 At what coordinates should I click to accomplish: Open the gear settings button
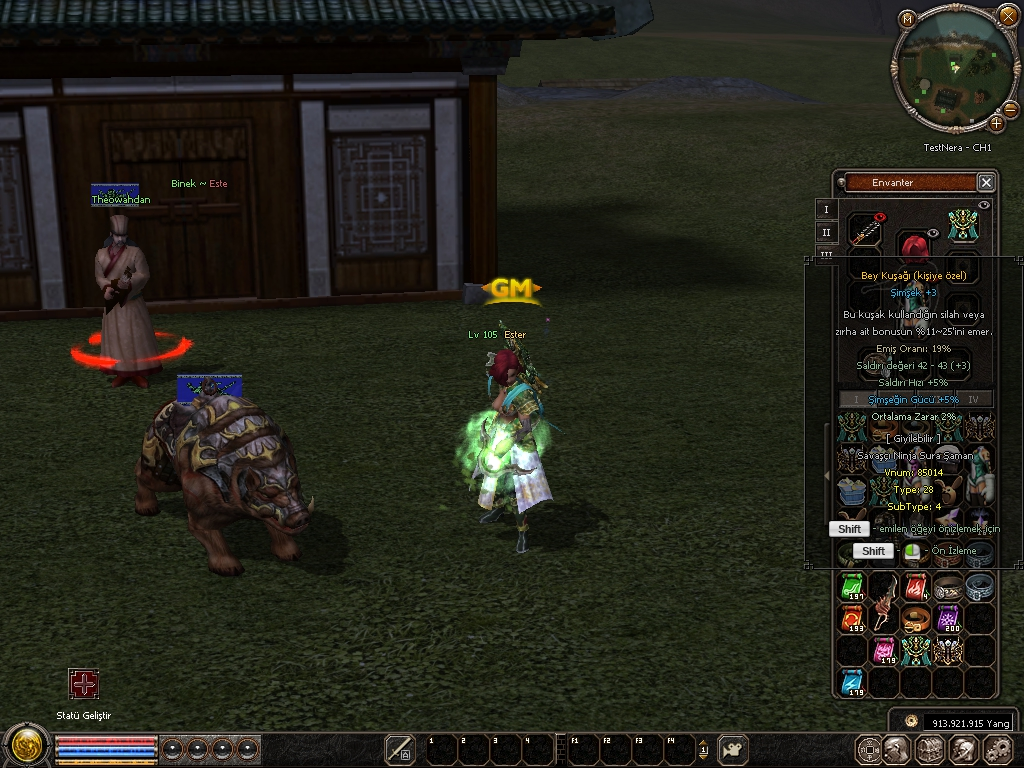tap(998, 749)
